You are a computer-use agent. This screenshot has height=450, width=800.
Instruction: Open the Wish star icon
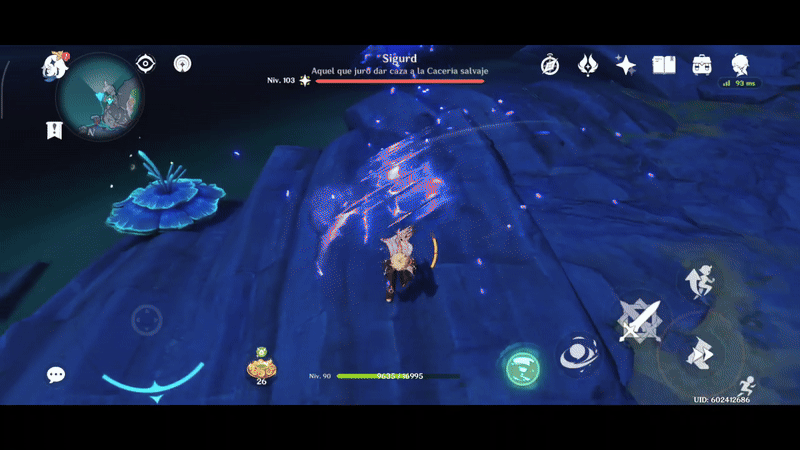[x=626, y=65]
